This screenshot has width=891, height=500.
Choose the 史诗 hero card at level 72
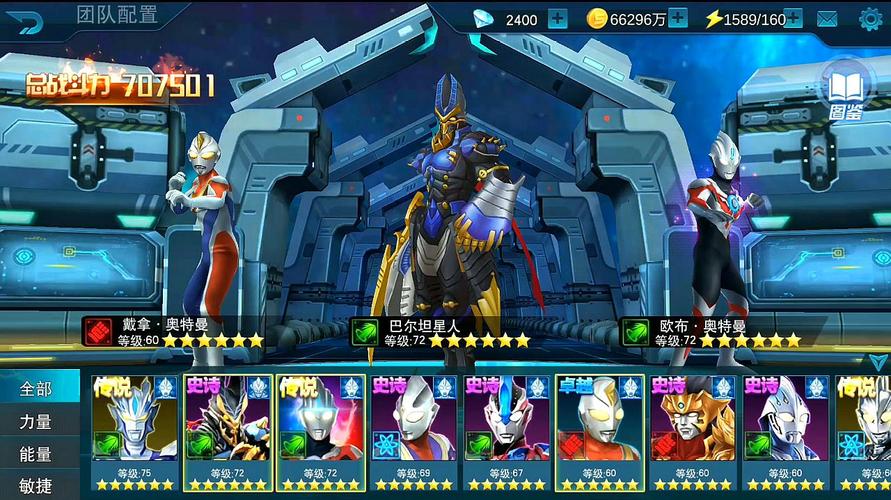click(x=227, y=432)
